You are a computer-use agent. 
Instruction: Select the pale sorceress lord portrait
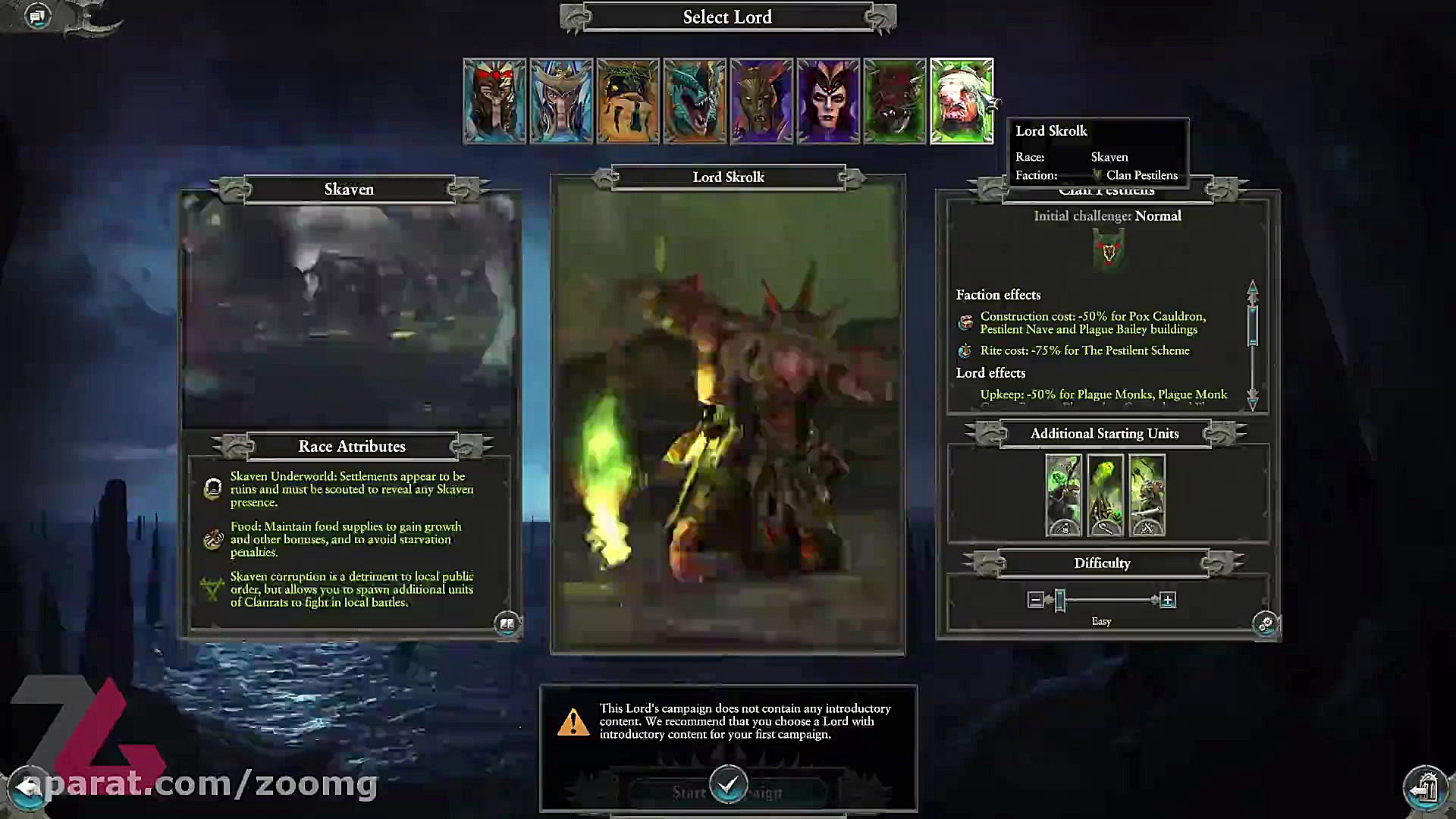click(x=828, y=101)
